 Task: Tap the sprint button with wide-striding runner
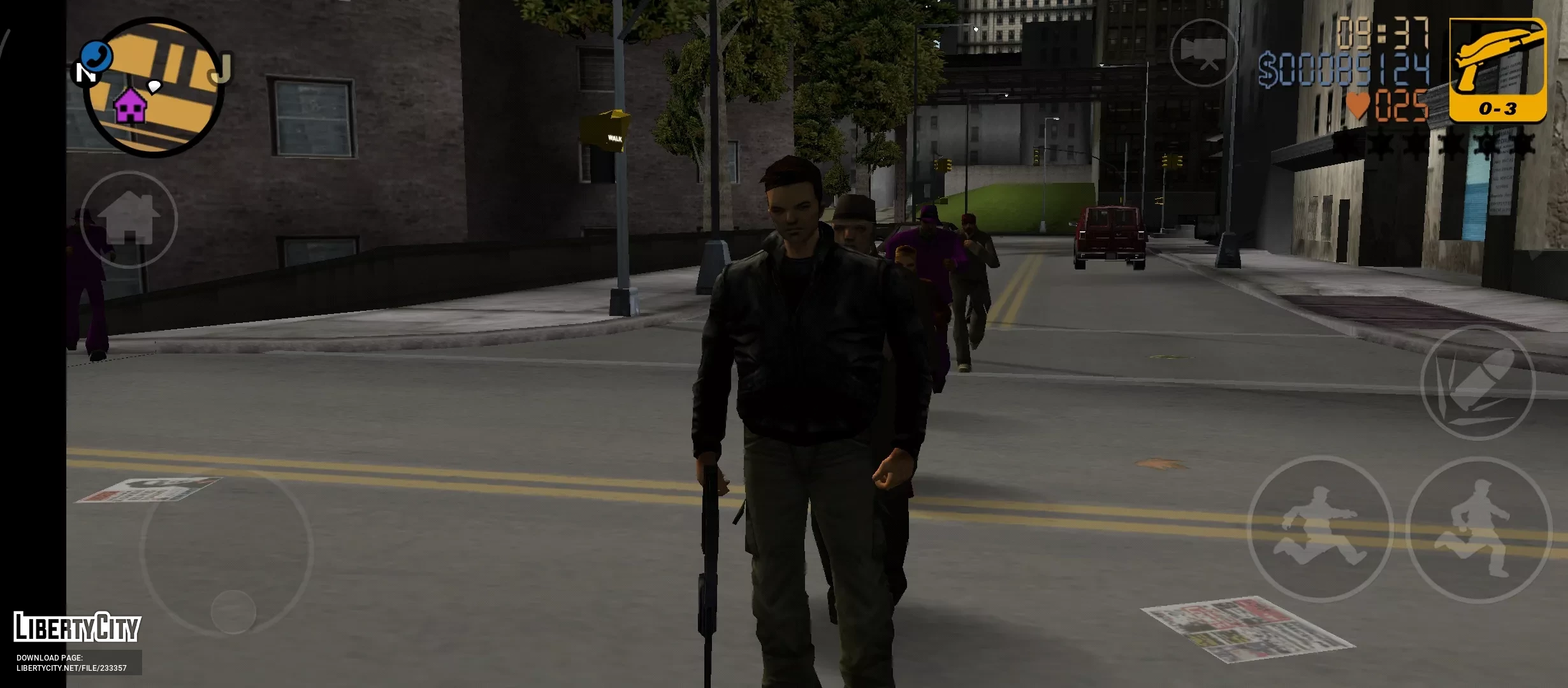[x=1319, y=529]
